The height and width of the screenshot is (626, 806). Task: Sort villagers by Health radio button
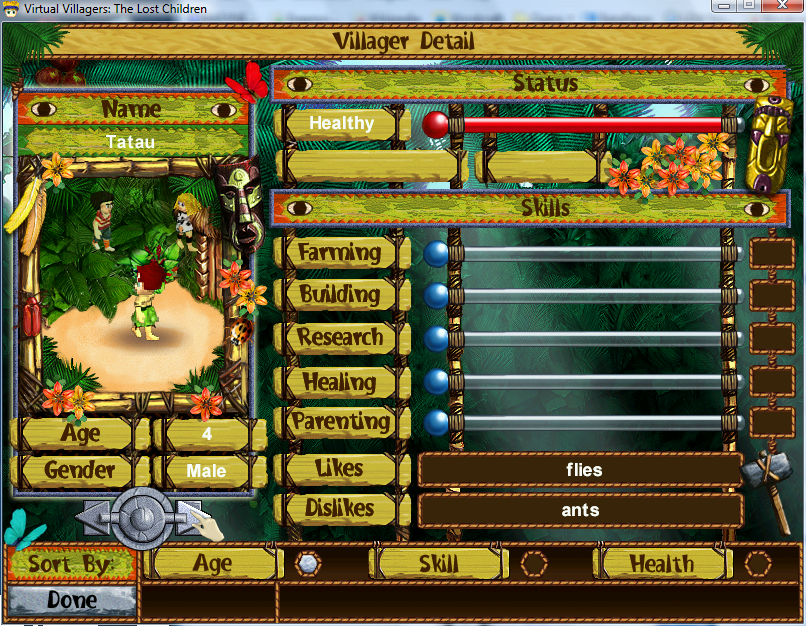pos(758,564)
